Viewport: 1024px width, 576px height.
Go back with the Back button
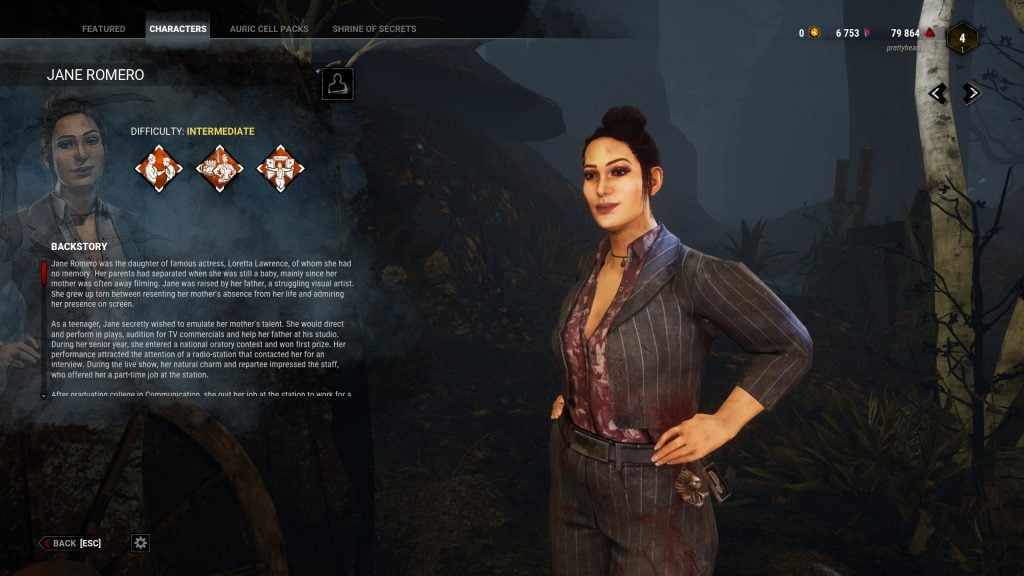(72, 543)
